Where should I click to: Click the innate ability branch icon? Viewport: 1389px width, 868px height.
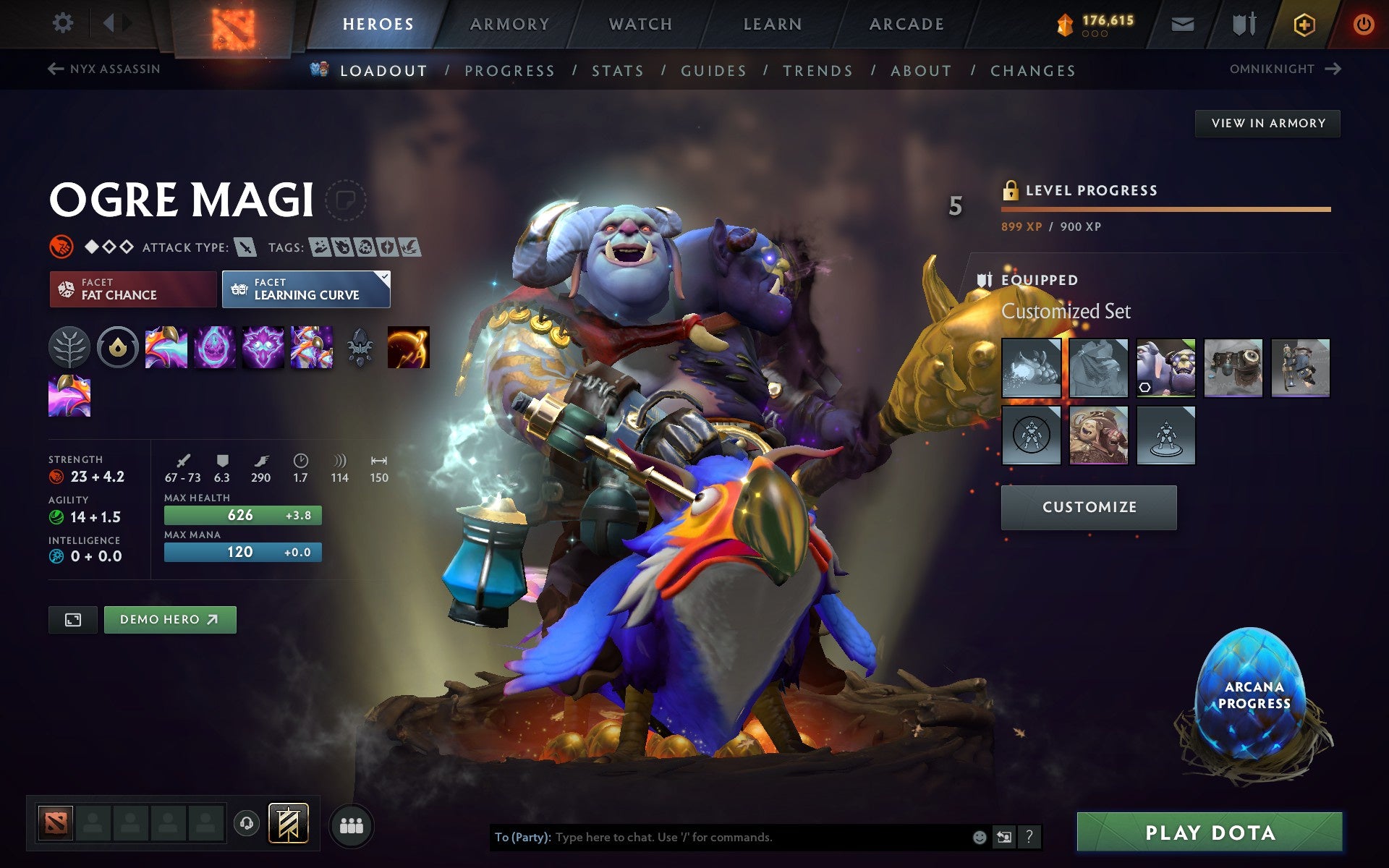(x=70, y=347)
